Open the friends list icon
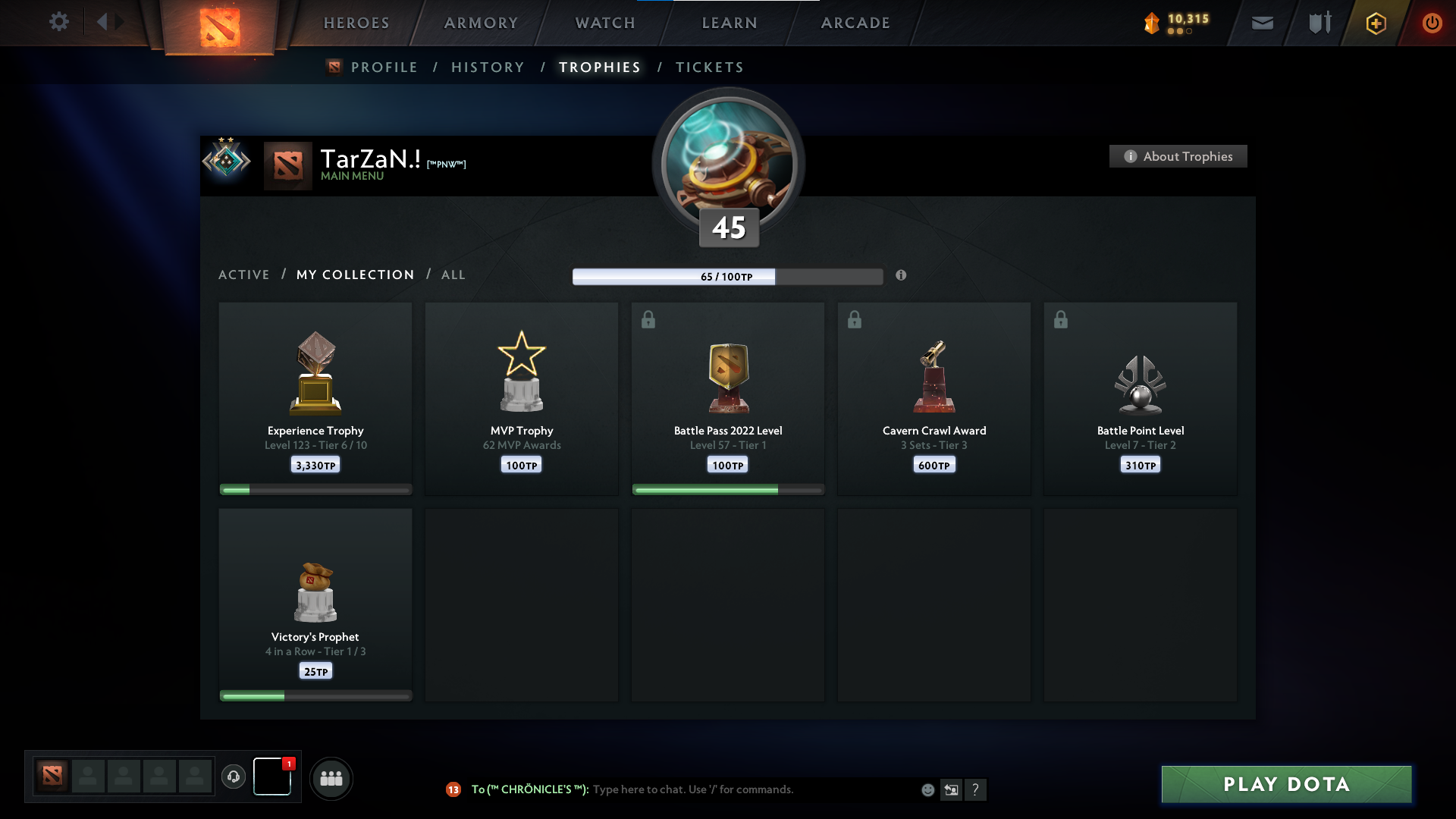The image size is (1456, 819). (331, 778)
